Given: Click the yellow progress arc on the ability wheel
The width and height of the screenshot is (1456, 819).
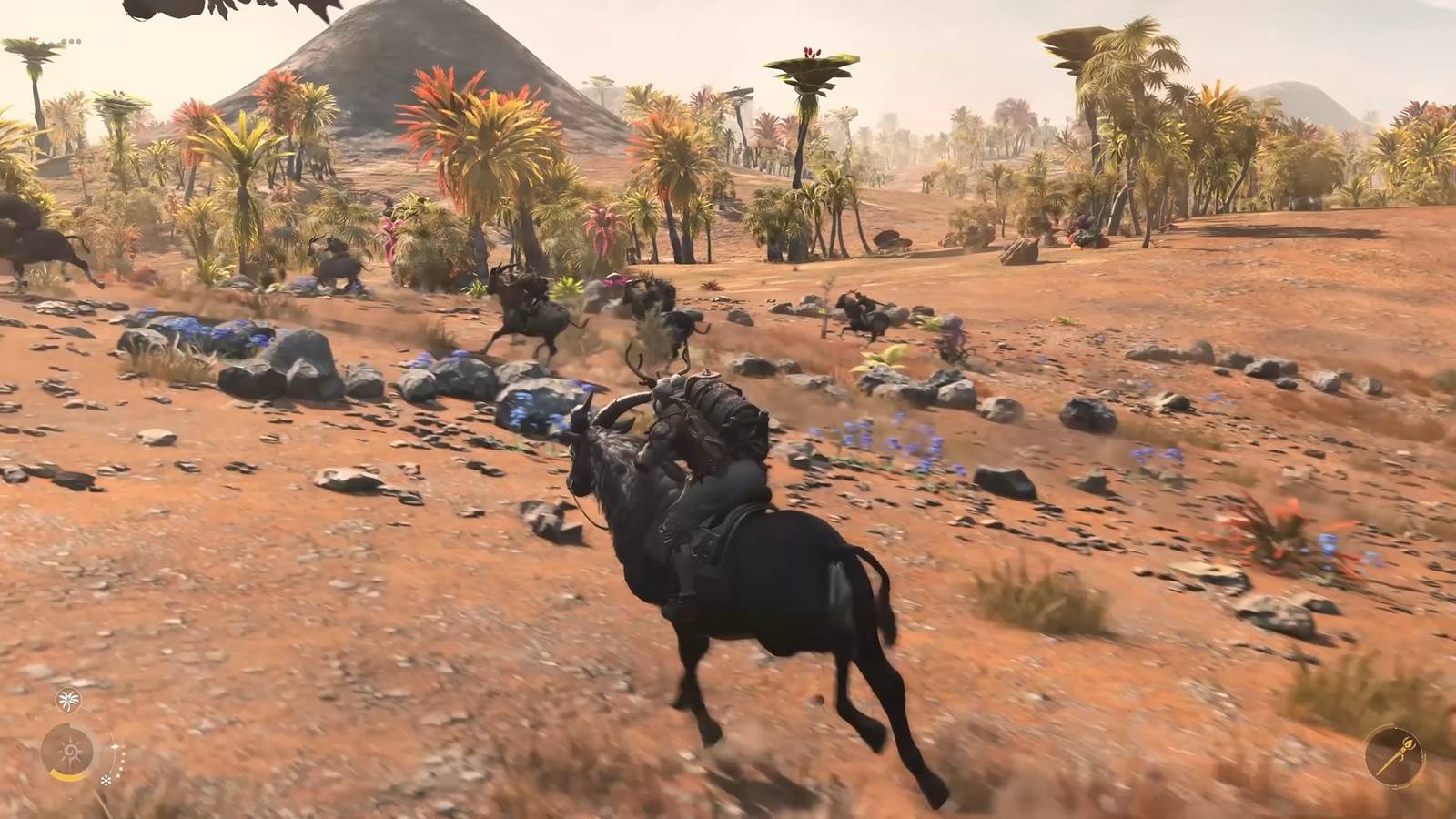Looking at the screenshot, I should pos(66,778).
